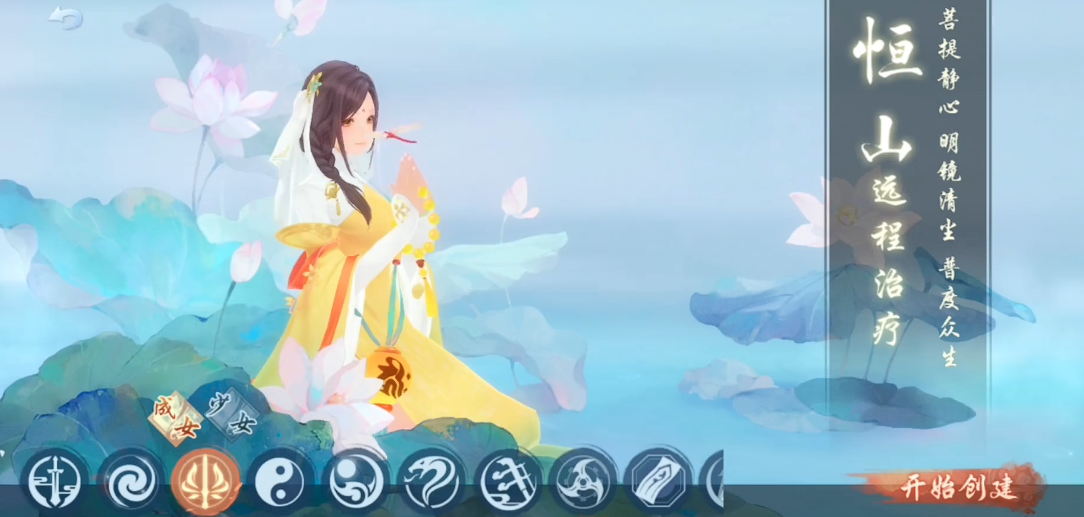The width and height of the screenshot is (1084, 517).
Task: Select the triple-swirl orb class icon
Action: [x=357, y=481]
